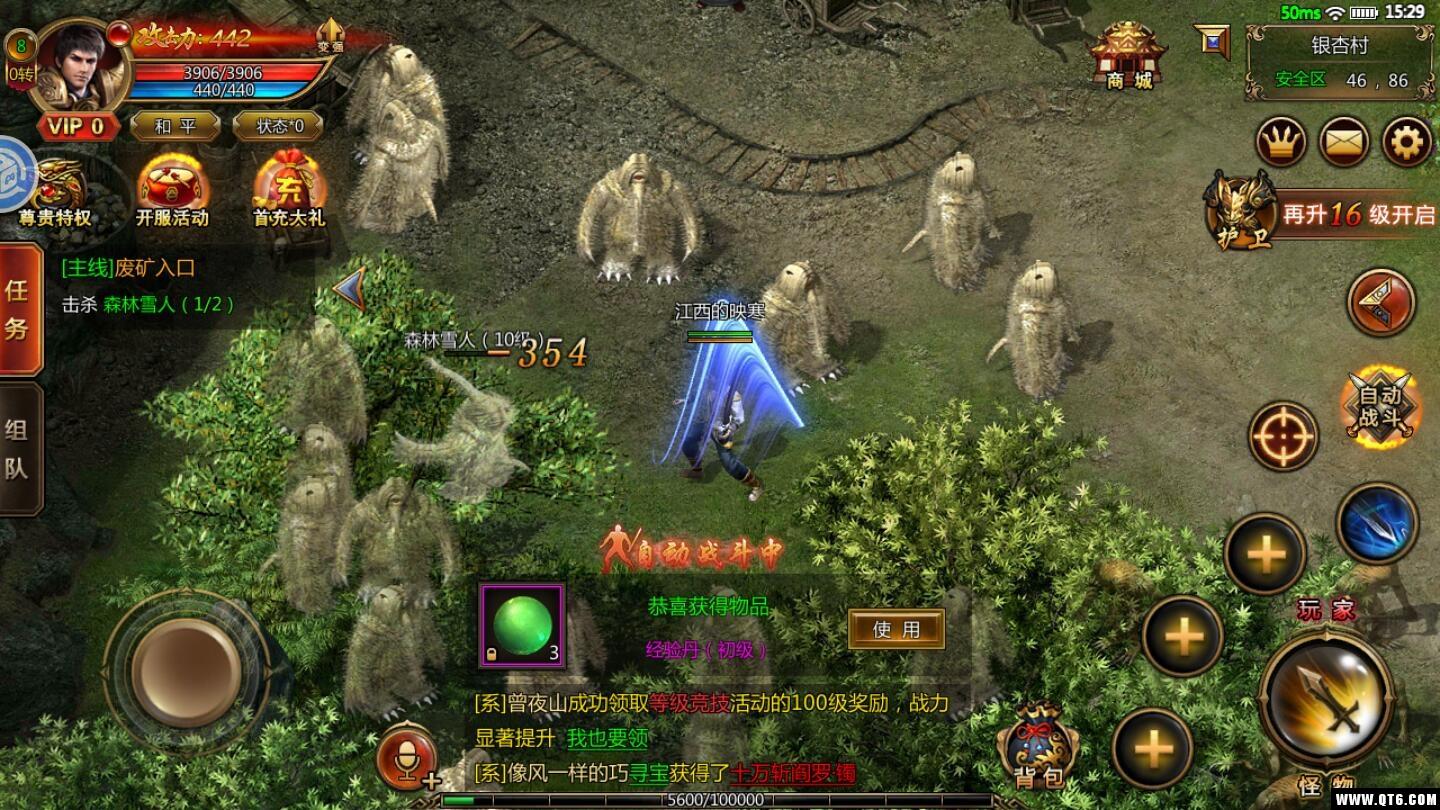Tap the crosshair target-select button
The height and width of the screenshot is (810, 1440).
pos(1283,437)
